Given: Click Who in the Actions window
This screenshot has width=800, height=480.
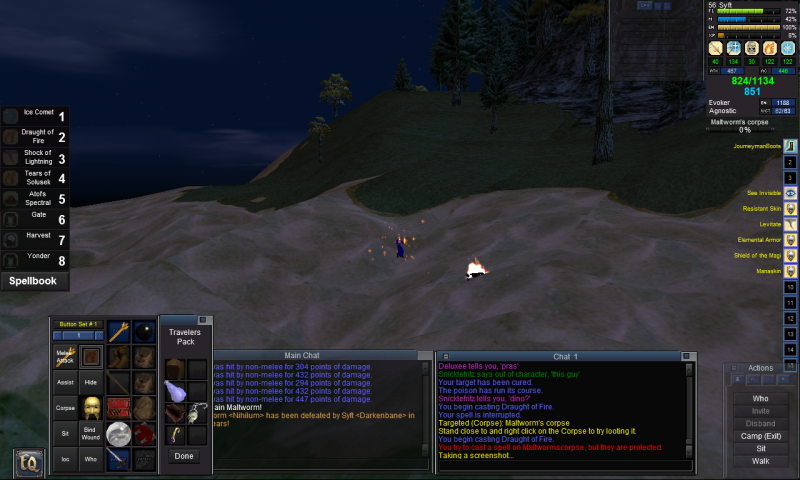Looking at the screenshot, I should point(761,398).
